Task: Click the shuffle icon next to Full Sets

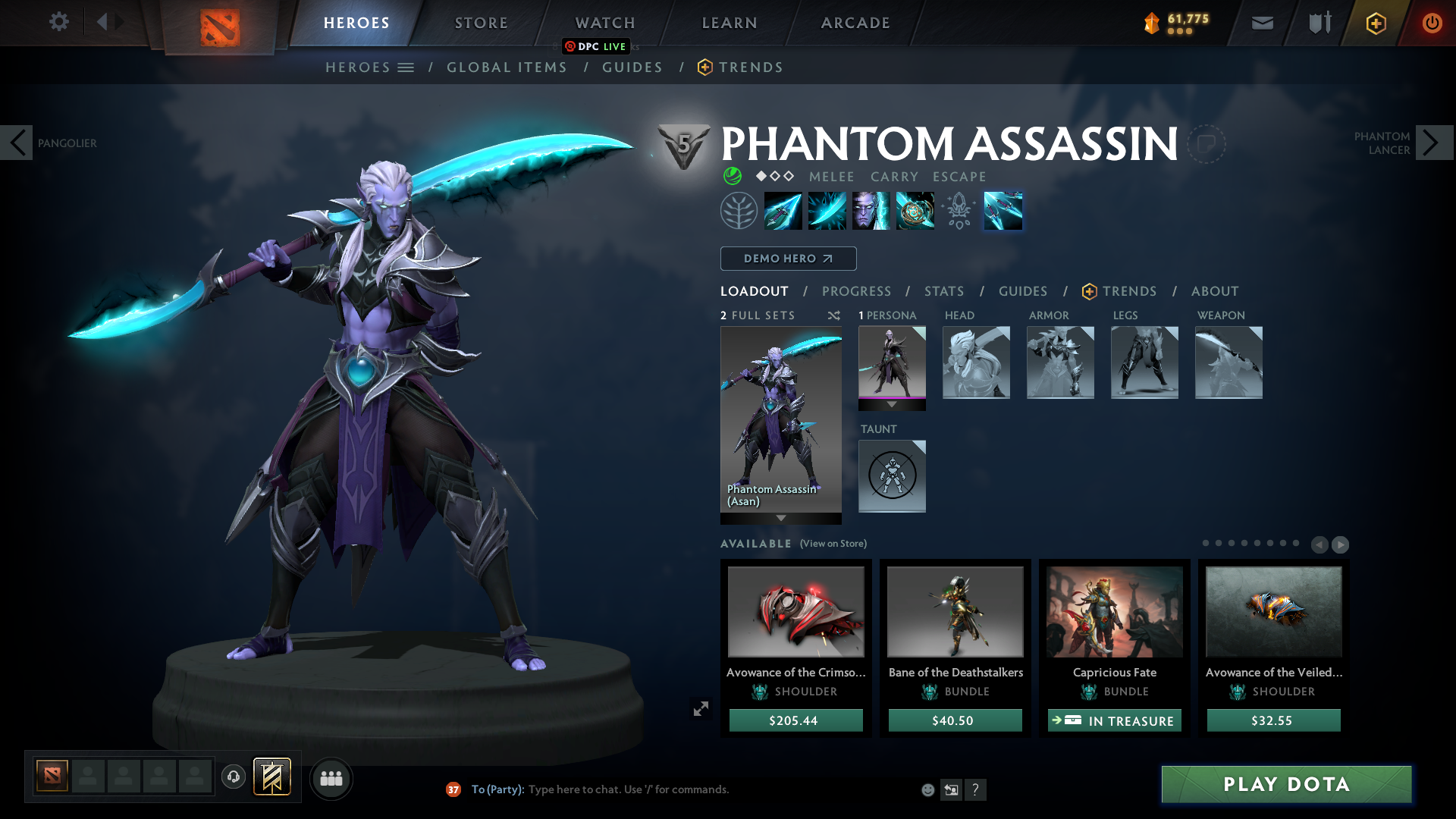Action: 833,315
